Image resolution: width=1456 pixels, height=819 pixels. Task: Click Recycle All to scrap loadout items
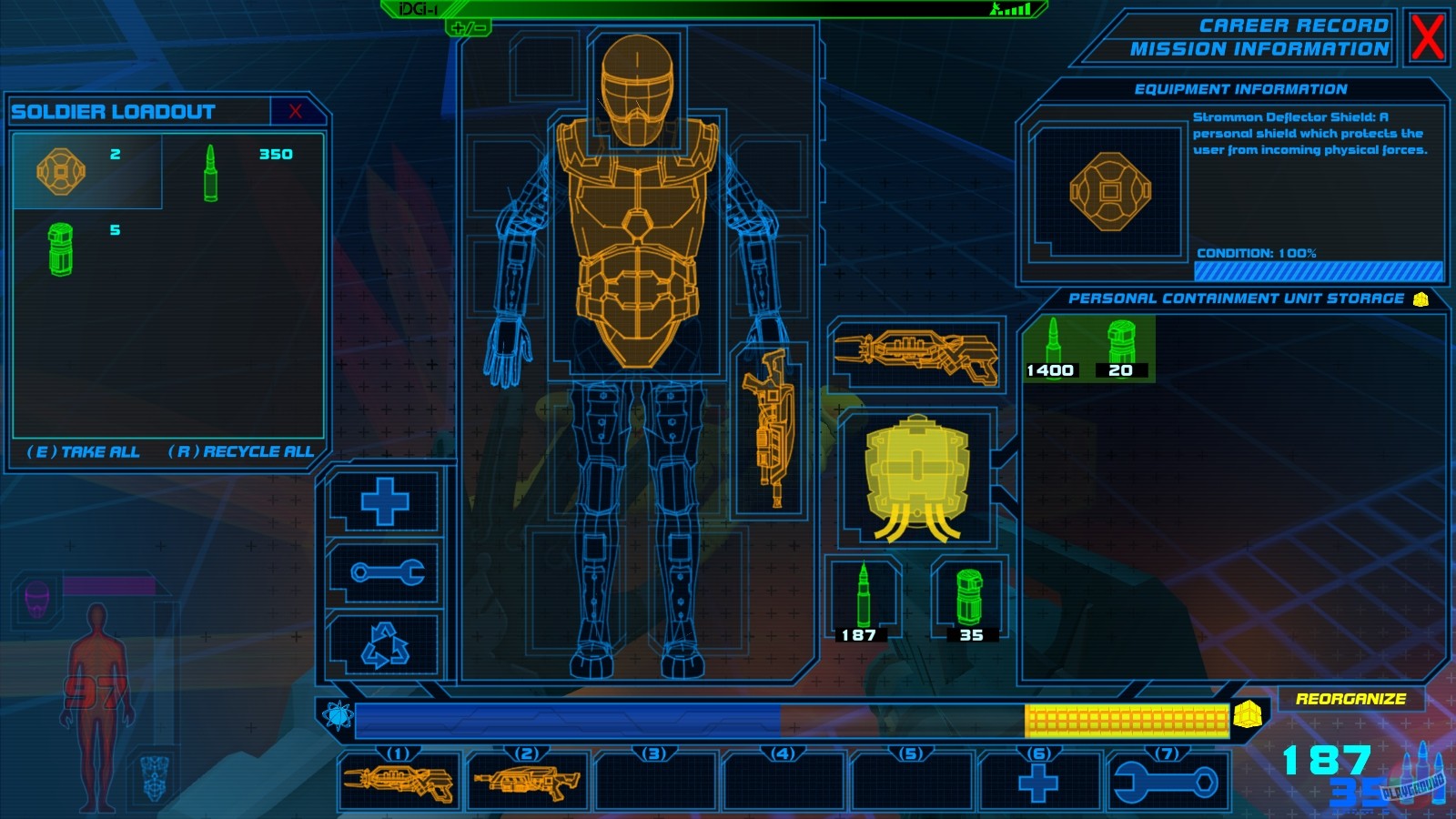pyautogui.click(x=241, y=450)
